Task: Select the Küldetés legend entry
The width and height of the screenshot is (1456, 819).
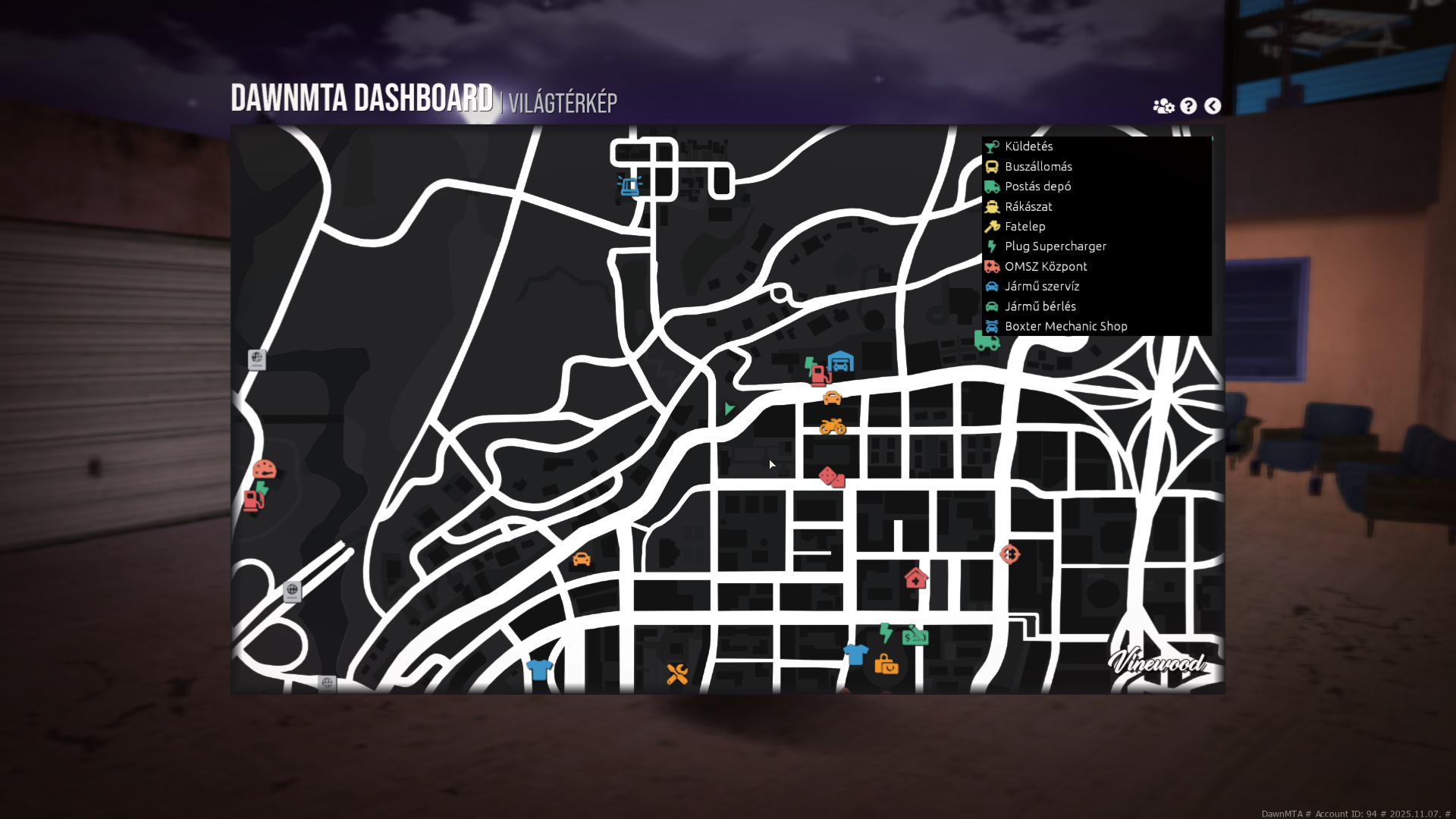Action: pos(1028,146)
